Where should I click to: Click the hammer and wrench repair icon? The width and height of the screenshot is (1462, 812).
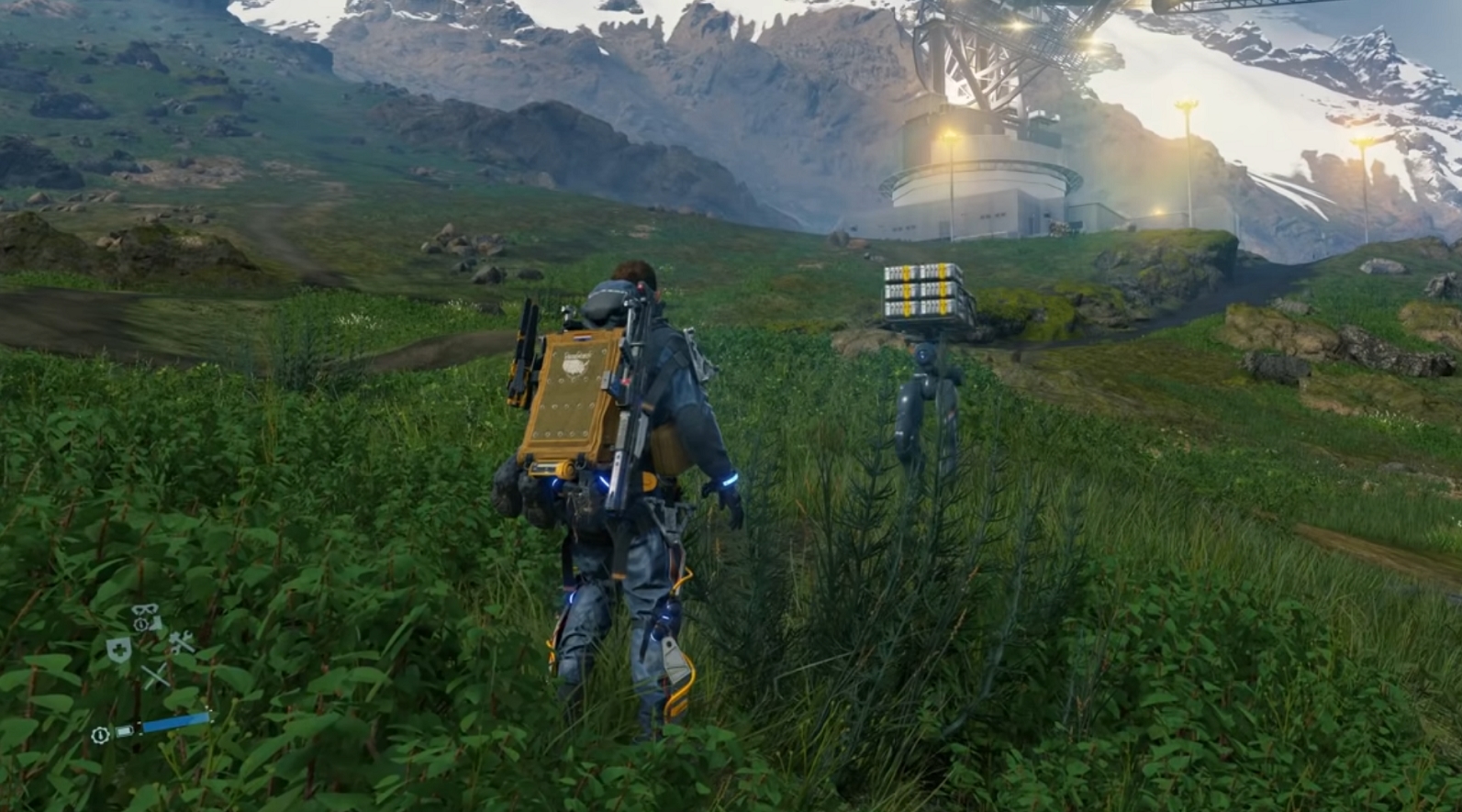tap(183, 642)
